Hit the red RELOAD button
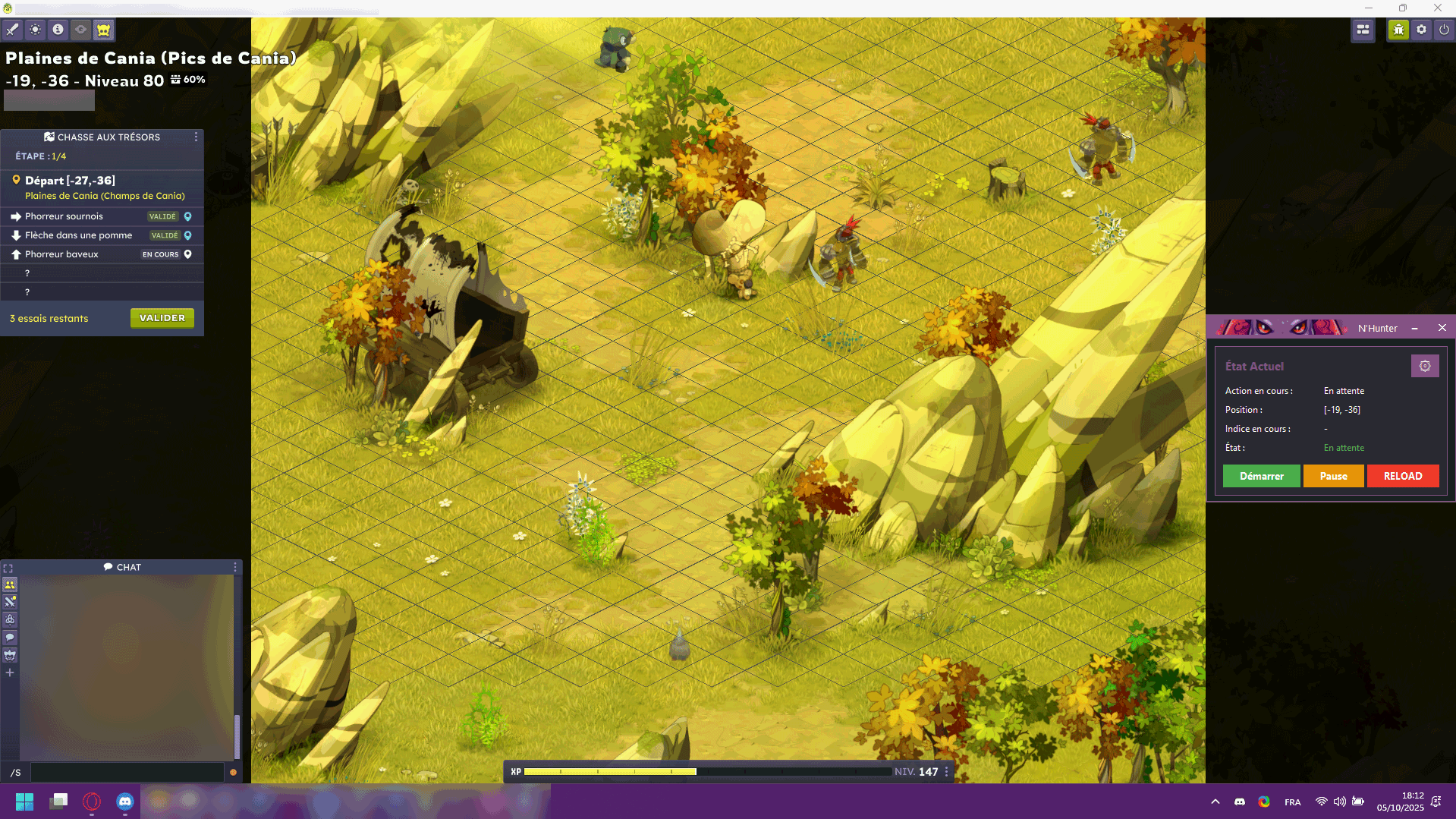The width and height of the screenshot is (1456, 819). pyautogui.click(x=1402, y=476)
